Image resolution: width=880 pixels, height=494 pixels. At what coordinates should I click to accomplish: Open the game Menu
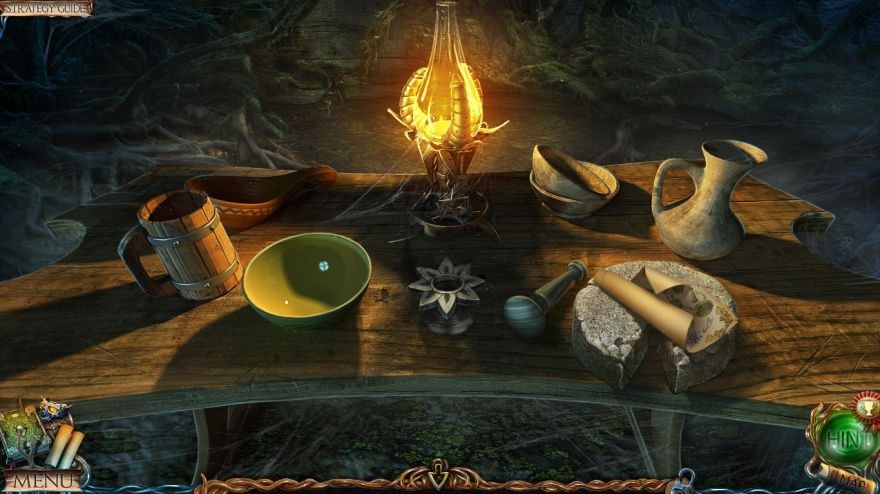pyautogui.click(x=40, y=480)
